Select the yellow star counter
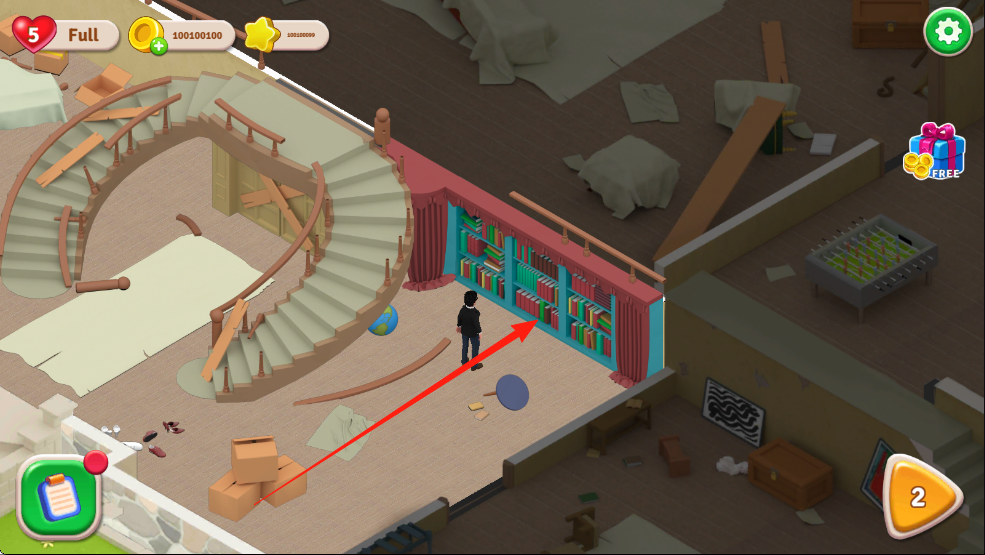This screenshot has height=555, width=985. point(261,35)
